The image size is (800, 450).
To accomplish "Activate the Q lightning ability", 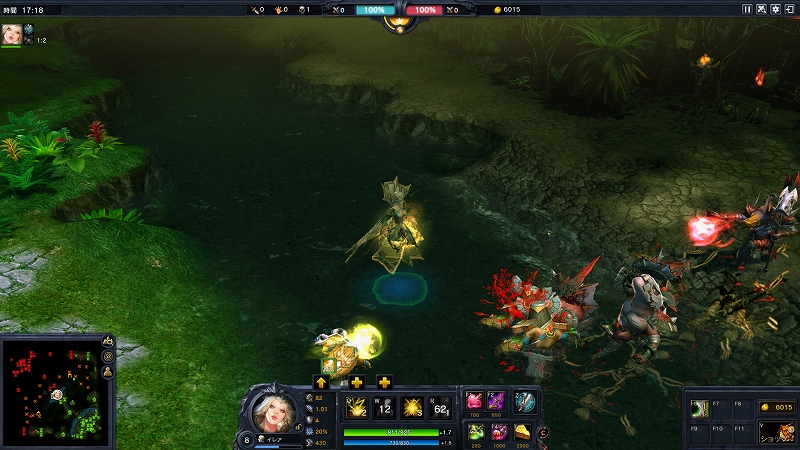I will [355, 408].
